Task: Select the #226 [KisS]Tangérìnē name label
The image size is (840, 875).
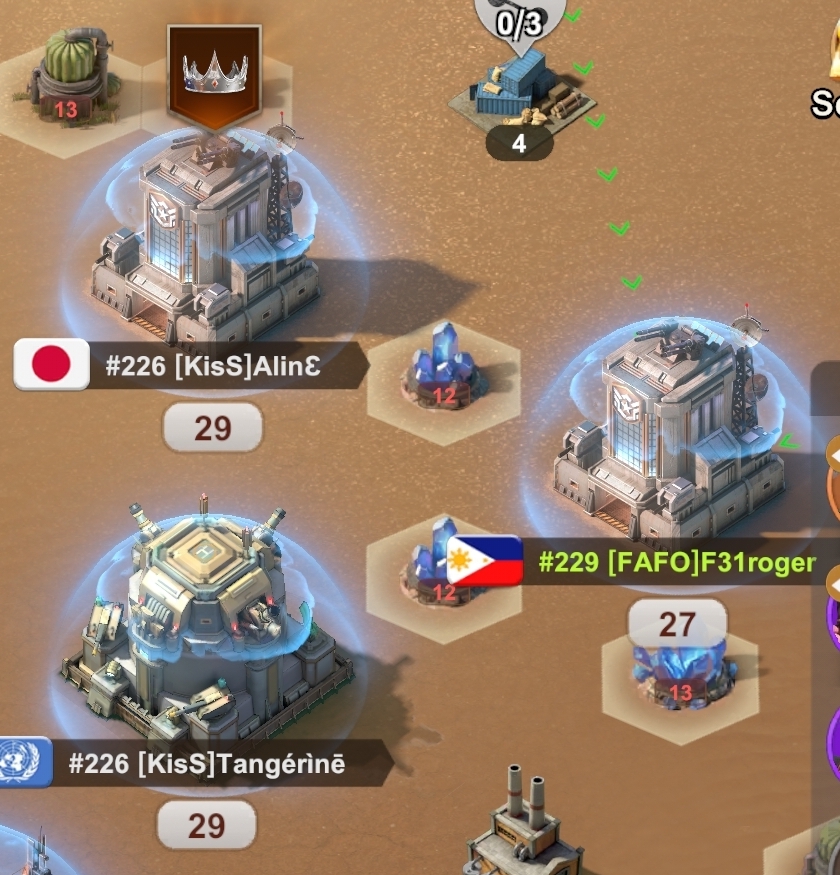Action: tap(206, 765)
